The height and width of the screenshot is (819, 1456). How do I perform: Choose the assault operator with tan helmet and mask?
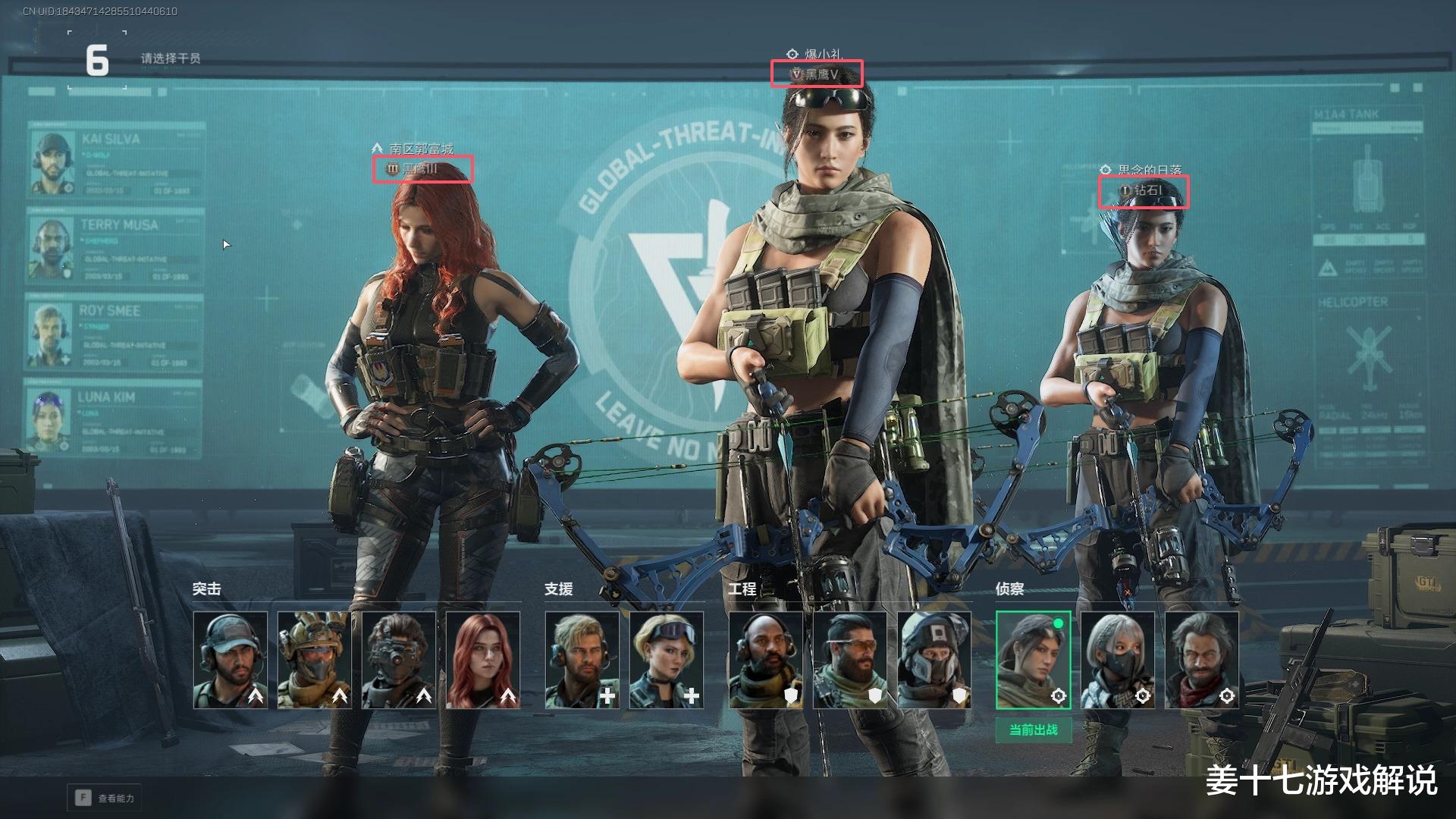(315, 660)
